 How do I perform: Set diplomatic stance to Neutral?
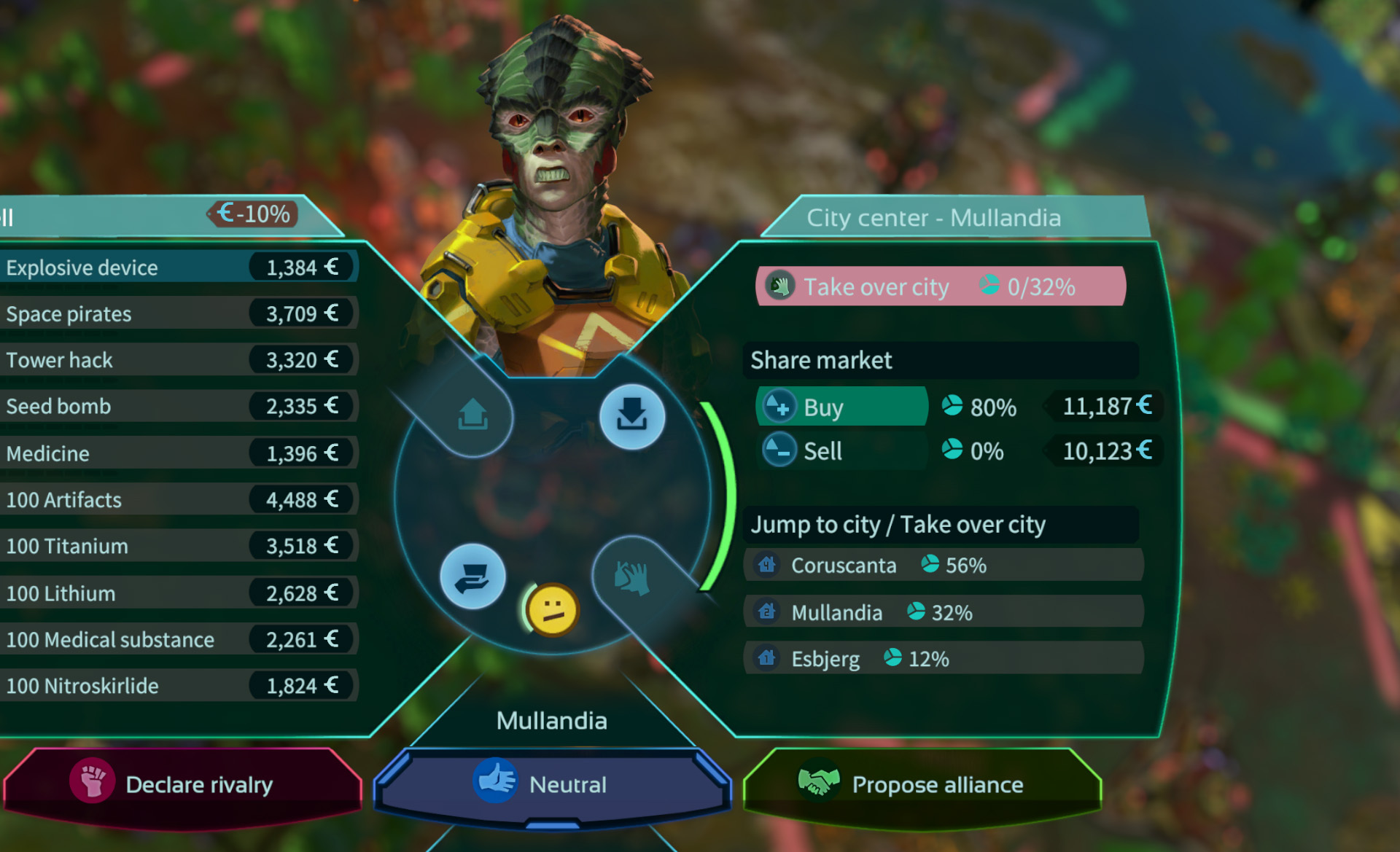(x=552, y=784)
